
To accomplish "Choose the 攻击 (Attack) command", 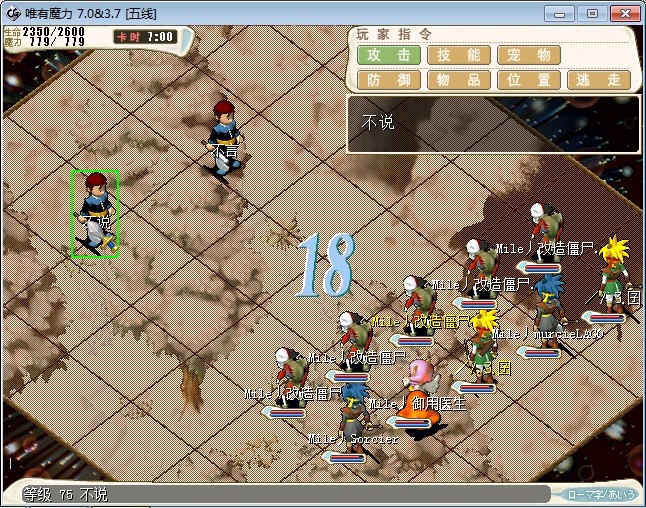I will click(x=389, y=55).
